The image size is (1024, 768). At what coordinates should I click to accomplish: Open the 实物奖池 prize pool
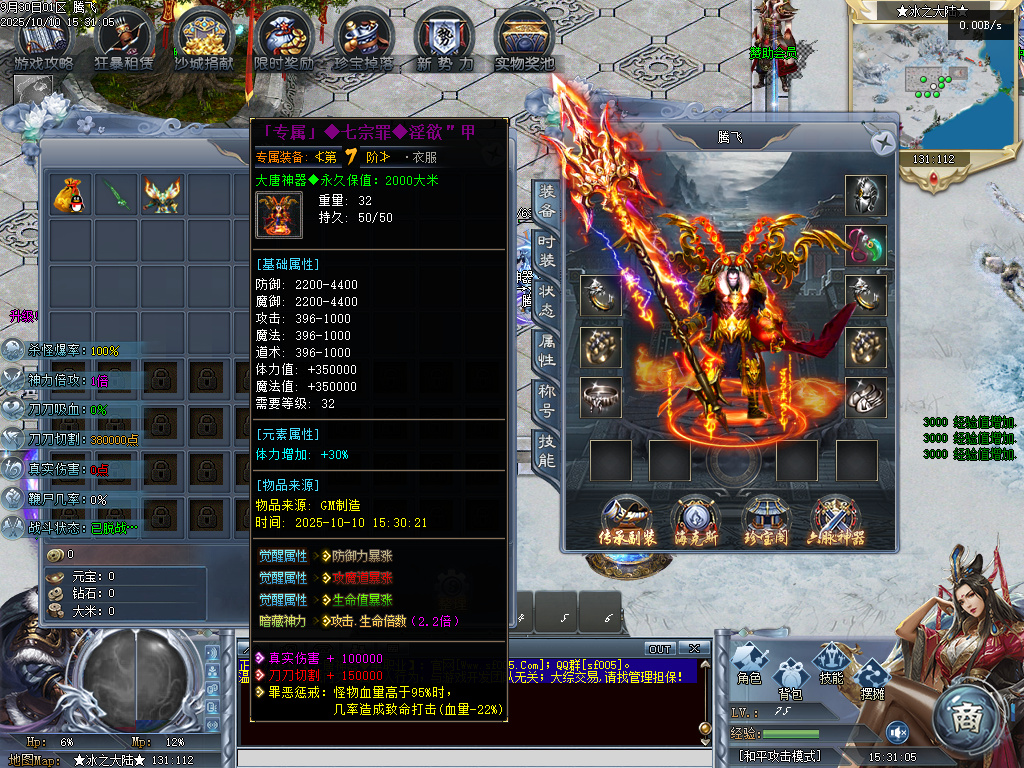point(524,41)
